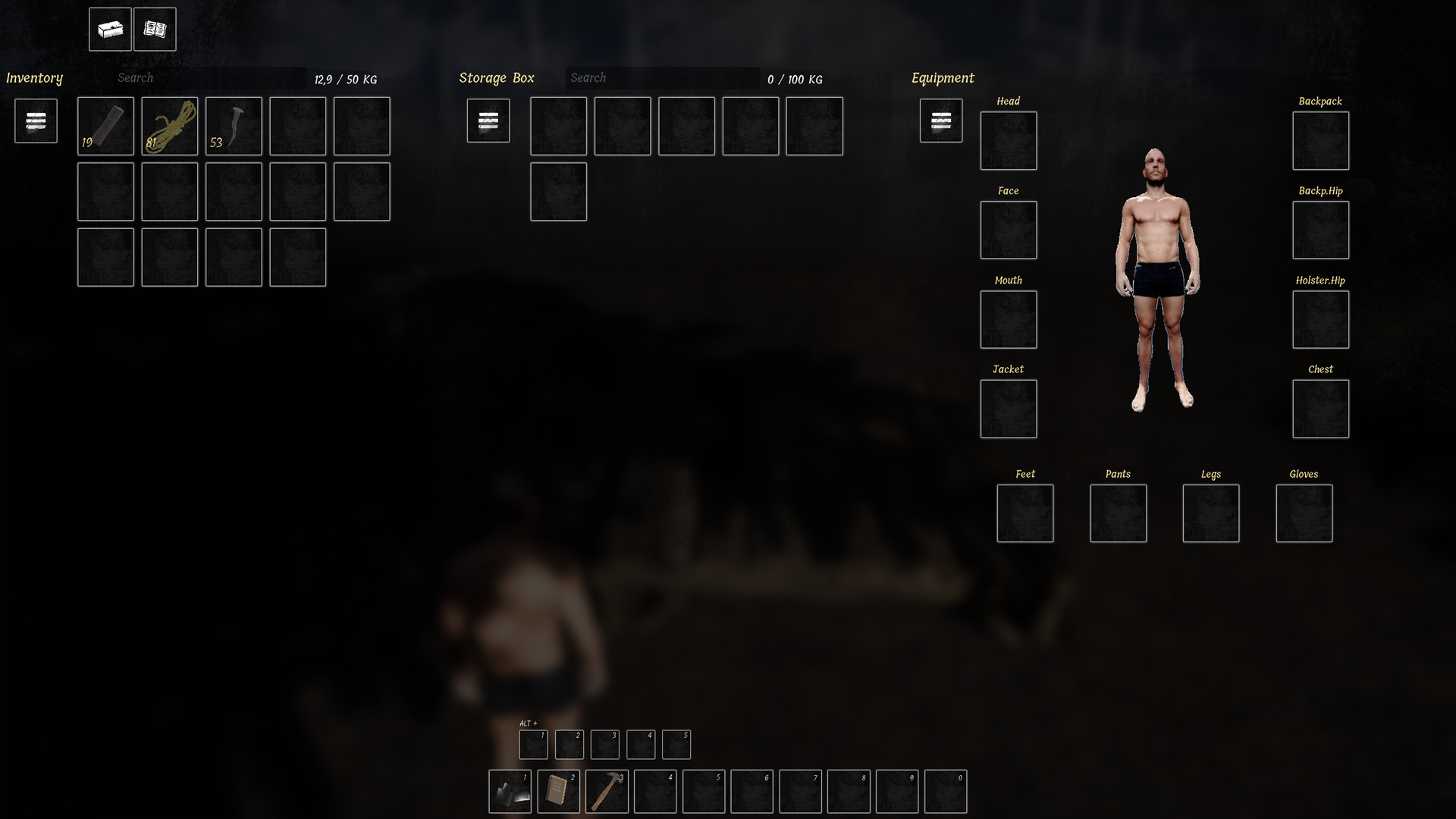The width and height of the screenshot is (1456, 819).
Task: Switch to the Equipment panel header
Action: pyautogui.click(x=943, y=77)
